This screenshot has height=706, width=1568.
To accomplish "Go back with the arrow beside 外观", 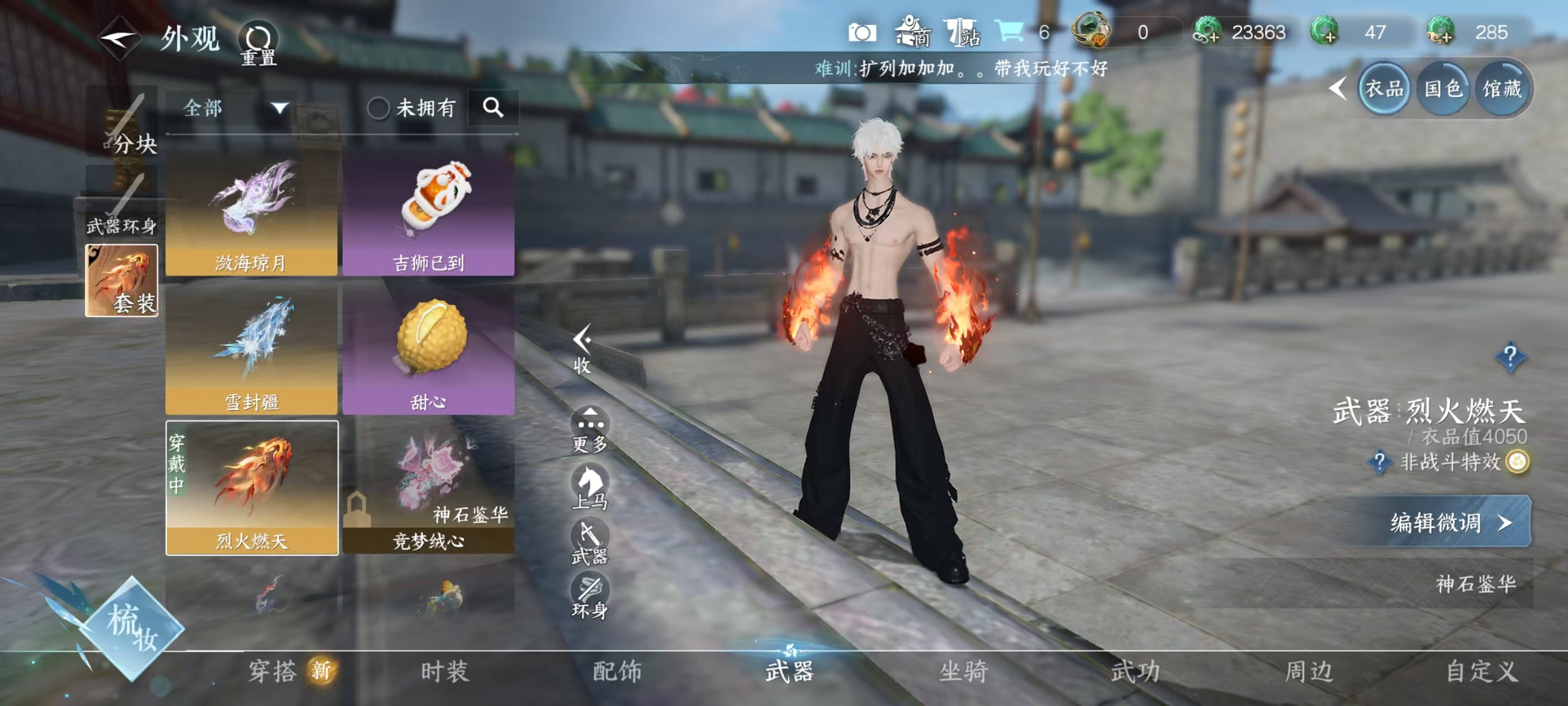I will click(119, 38).
